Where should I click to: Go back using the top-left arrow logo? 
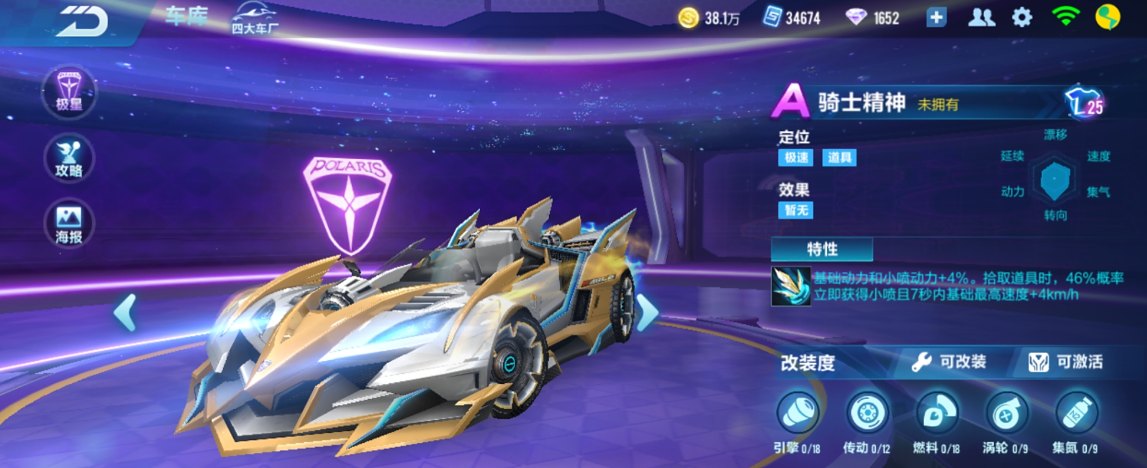coord(82,20)
